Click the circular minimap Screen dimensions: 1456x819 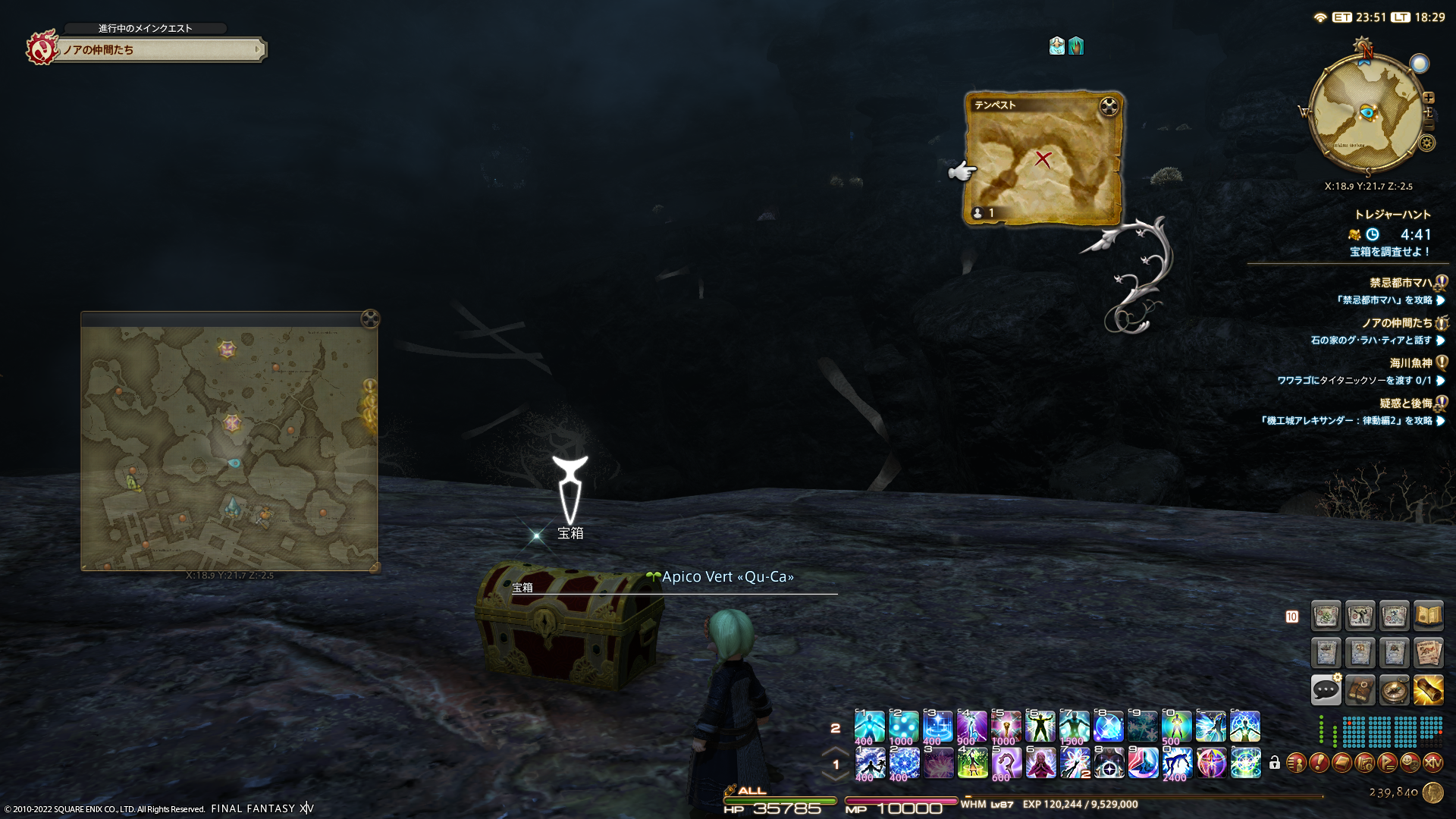pyautogui.click(x=1365, y=114)
